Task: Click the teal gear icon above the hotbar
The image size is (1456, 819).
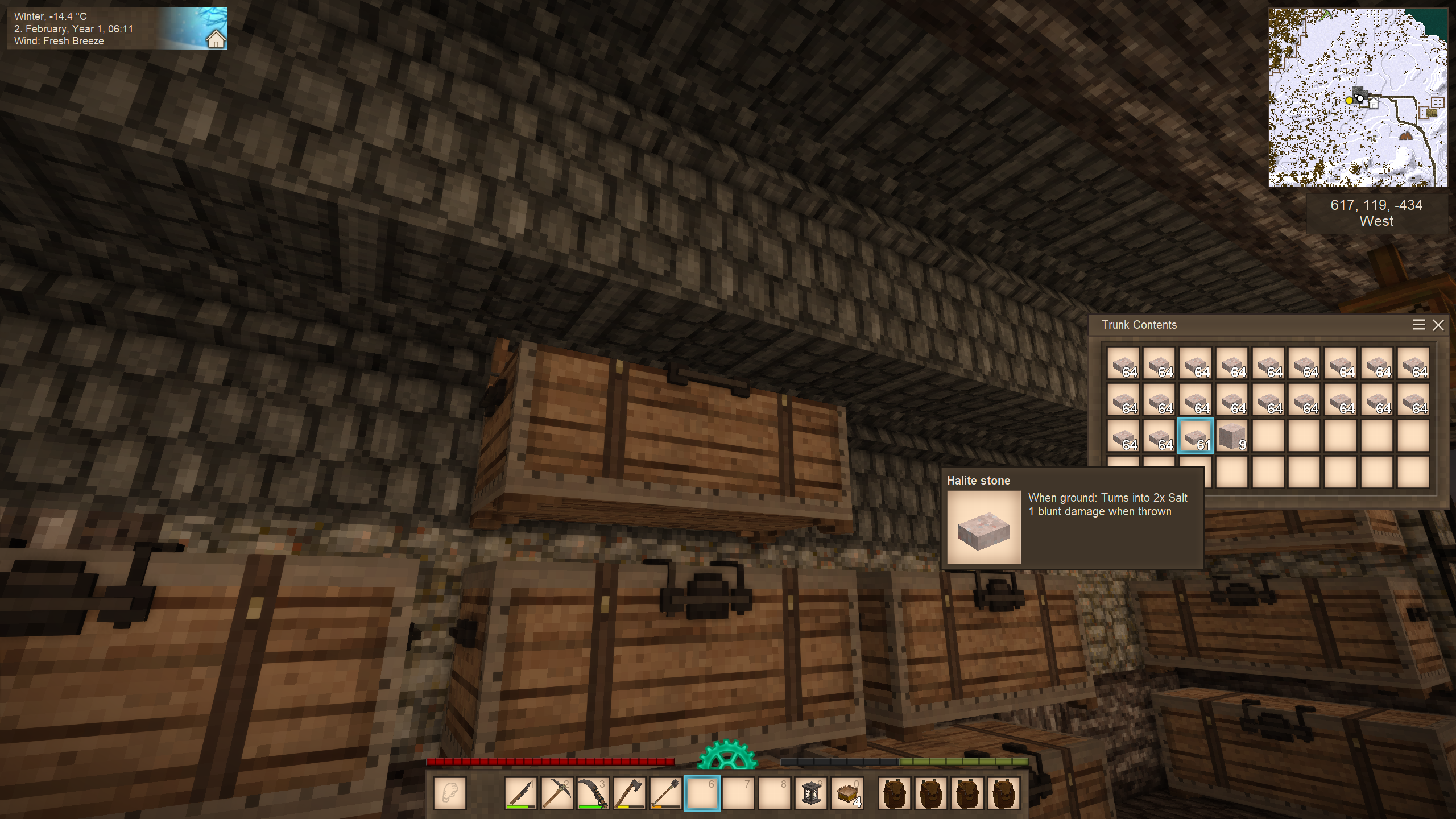Action: tap(727, 755)
